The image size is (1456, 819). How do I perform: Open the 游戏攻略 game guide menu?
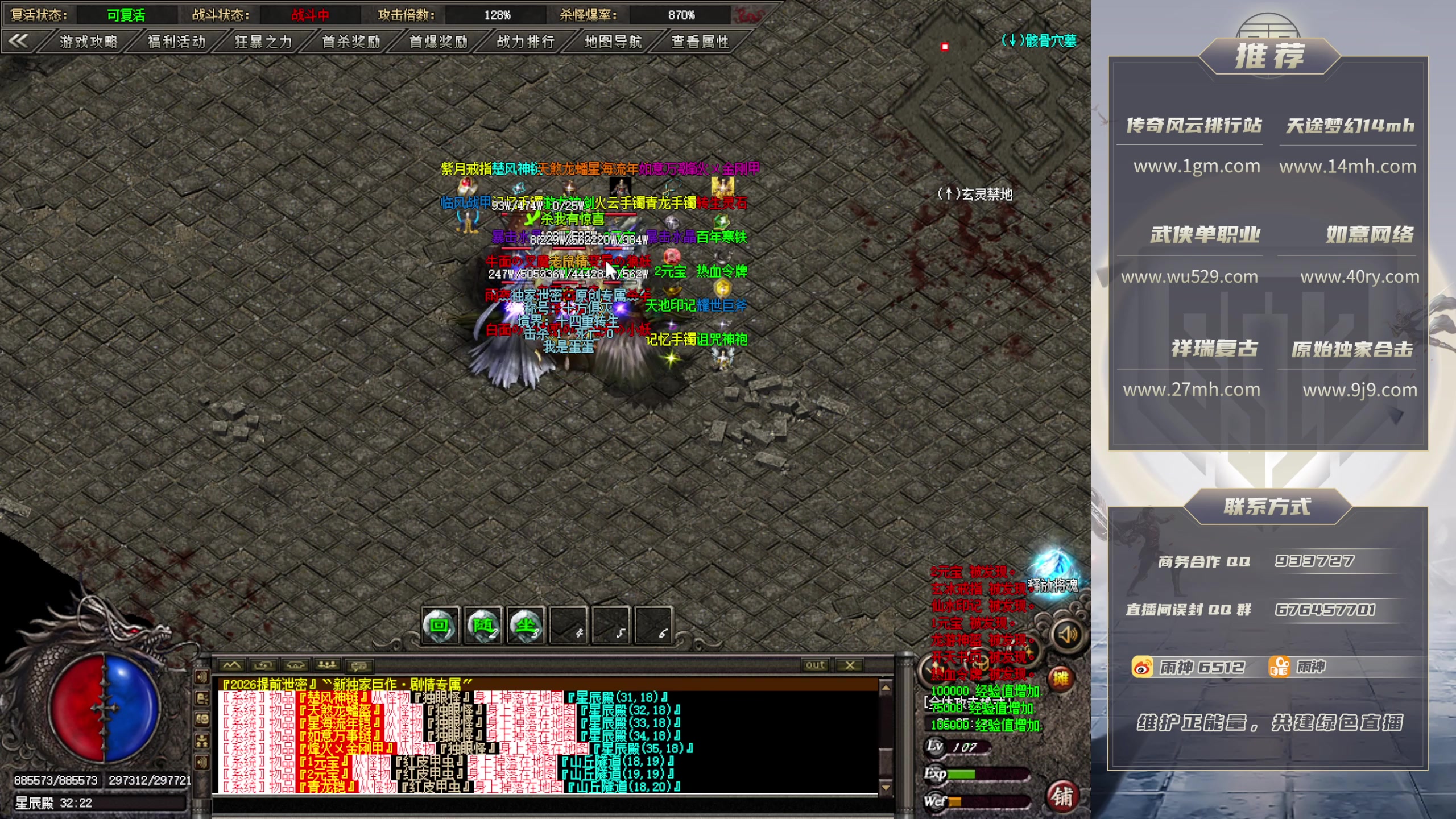(88, 42)
